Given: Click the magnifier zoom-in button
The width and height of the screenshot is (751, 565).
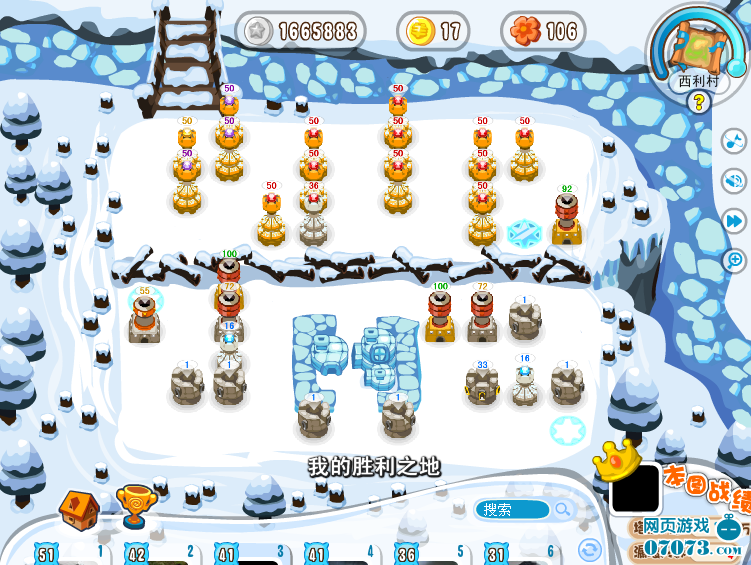Looking at the screenshot, I should (x=734, y=260).
